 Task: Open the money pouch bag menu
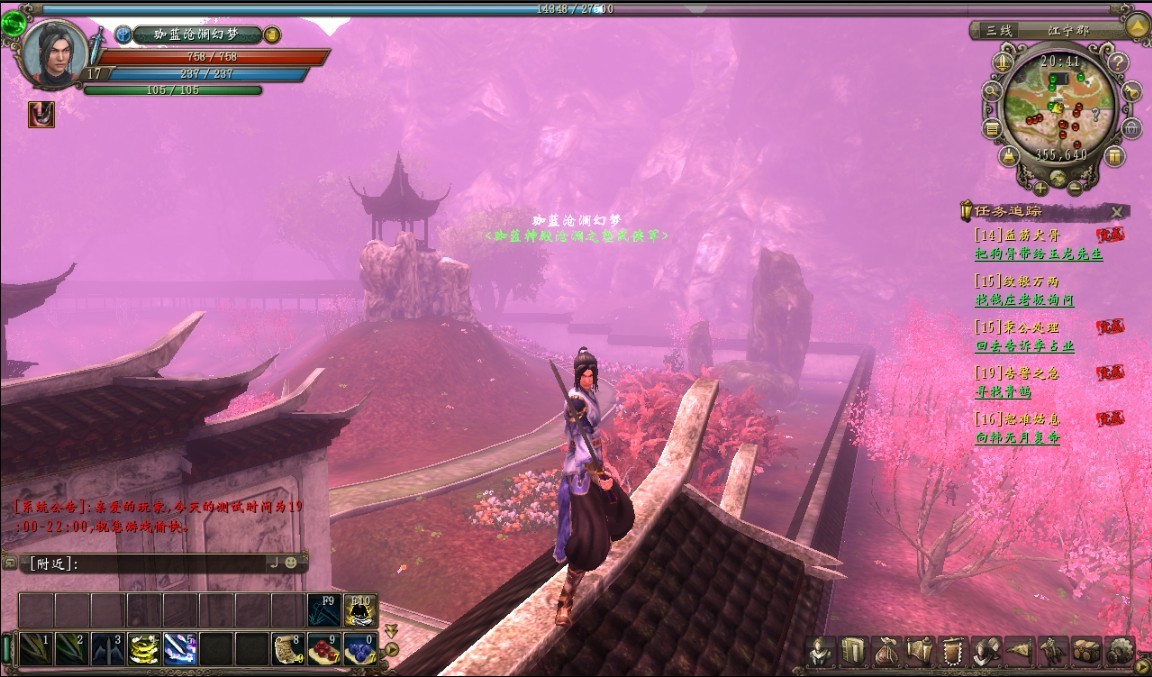(886, 652)
